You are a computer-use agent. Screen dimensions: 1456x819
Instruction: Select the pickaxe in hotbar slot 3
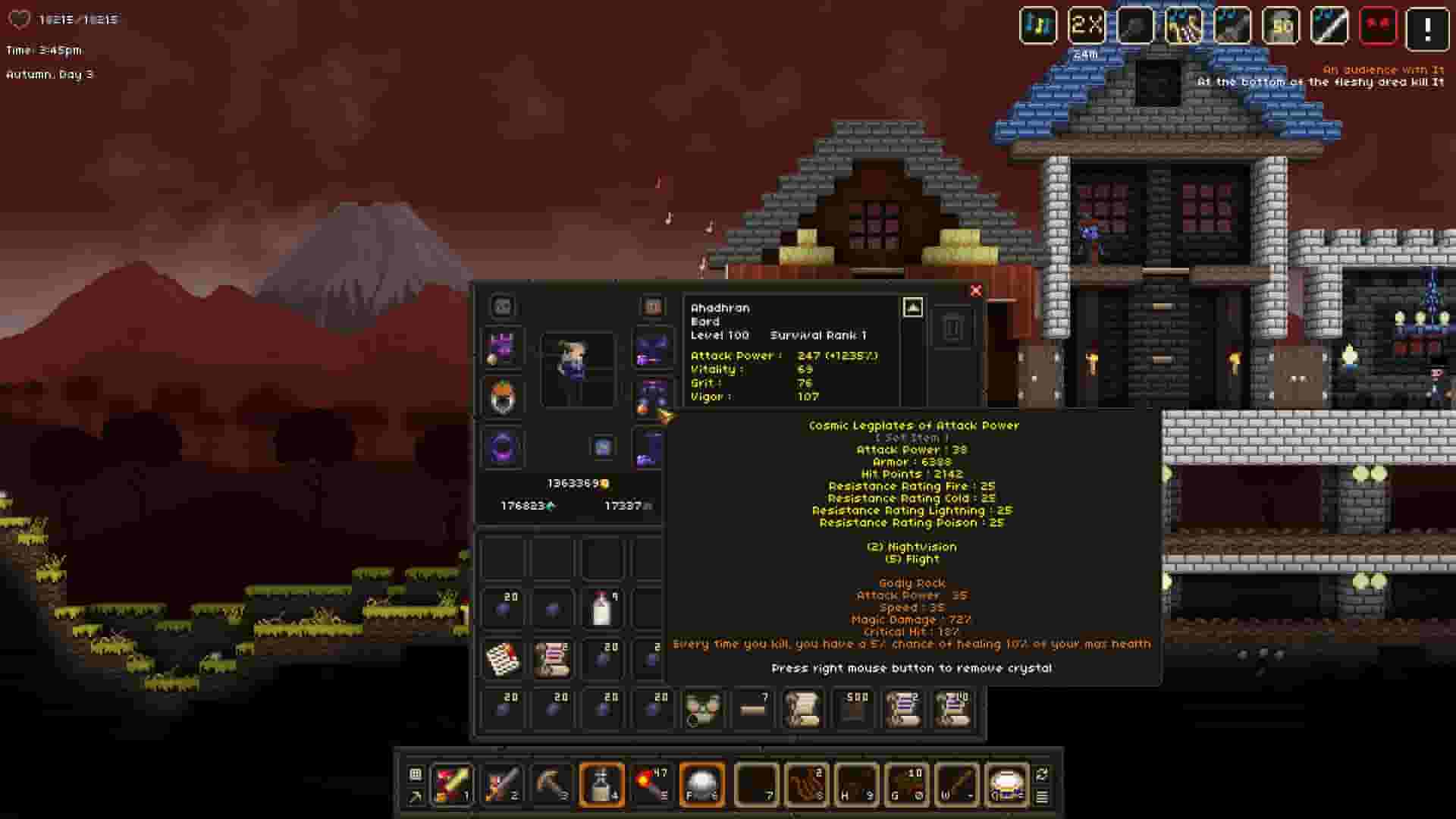coord(551,785)
